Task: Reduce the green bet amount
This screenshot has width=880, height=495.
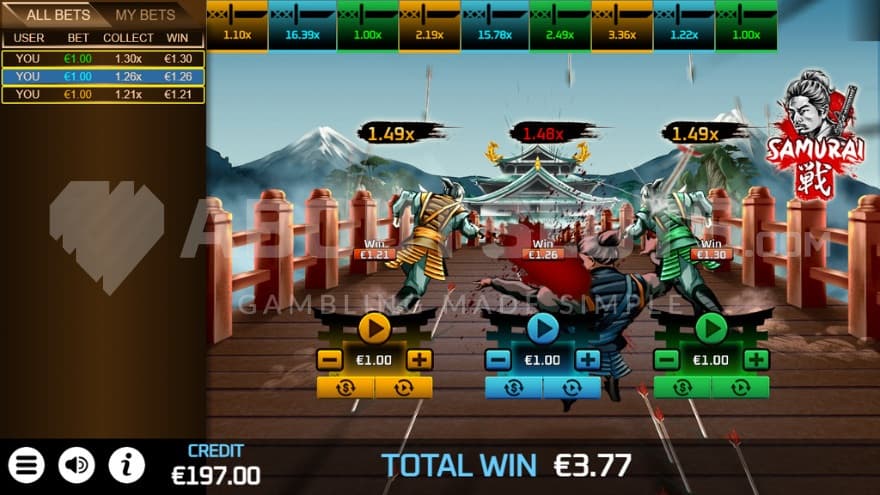Action: (666, 360)
